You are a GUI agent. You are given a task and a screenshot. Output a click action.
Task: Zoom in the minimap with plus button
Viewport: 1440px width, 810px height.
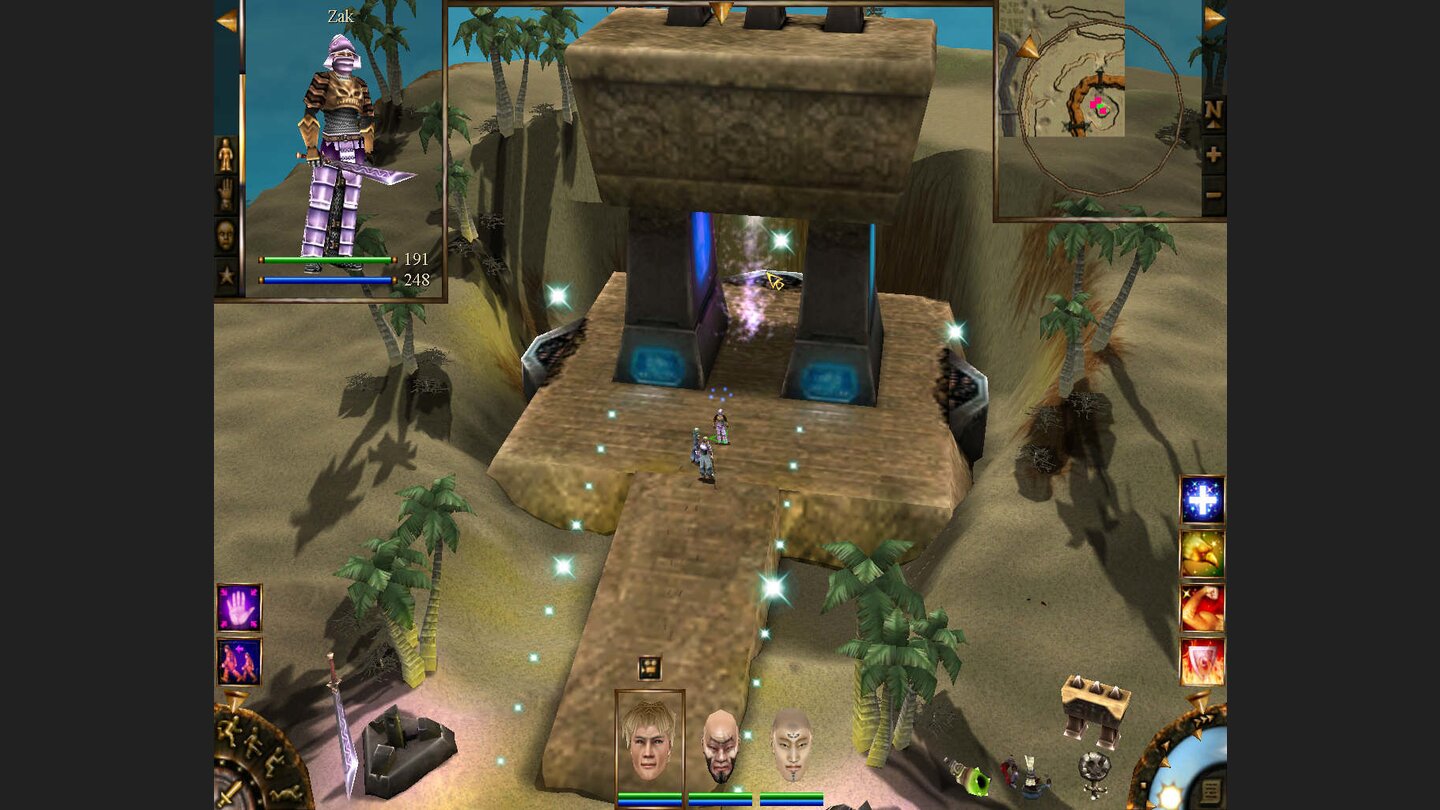(x=1212, y=152)
